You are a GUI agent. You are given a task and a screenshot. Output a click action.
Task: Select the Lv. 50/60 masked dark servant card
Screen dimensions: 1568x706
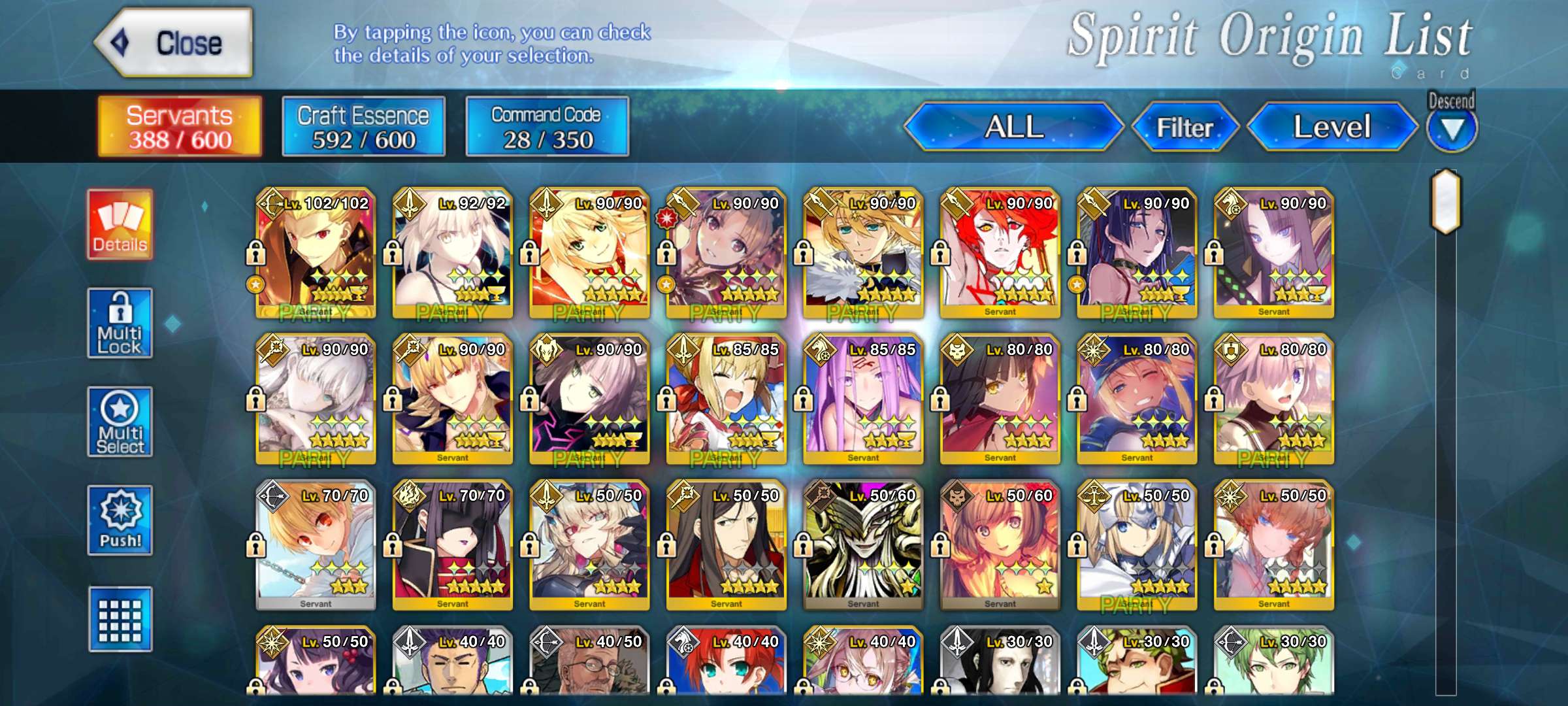[863, 545]
